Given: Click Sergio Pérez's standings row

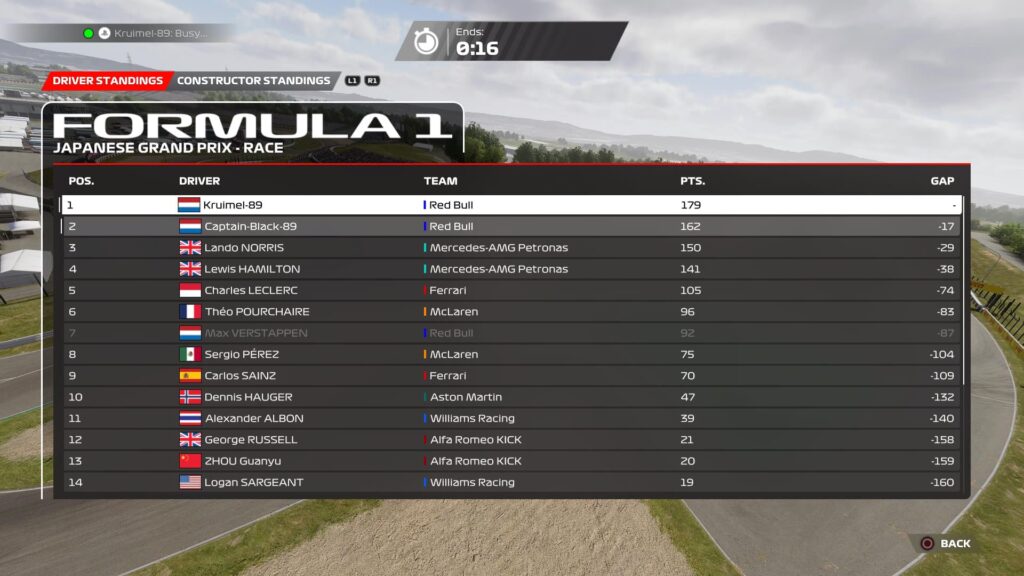Looking at the screenshot, I should (510, 354).
